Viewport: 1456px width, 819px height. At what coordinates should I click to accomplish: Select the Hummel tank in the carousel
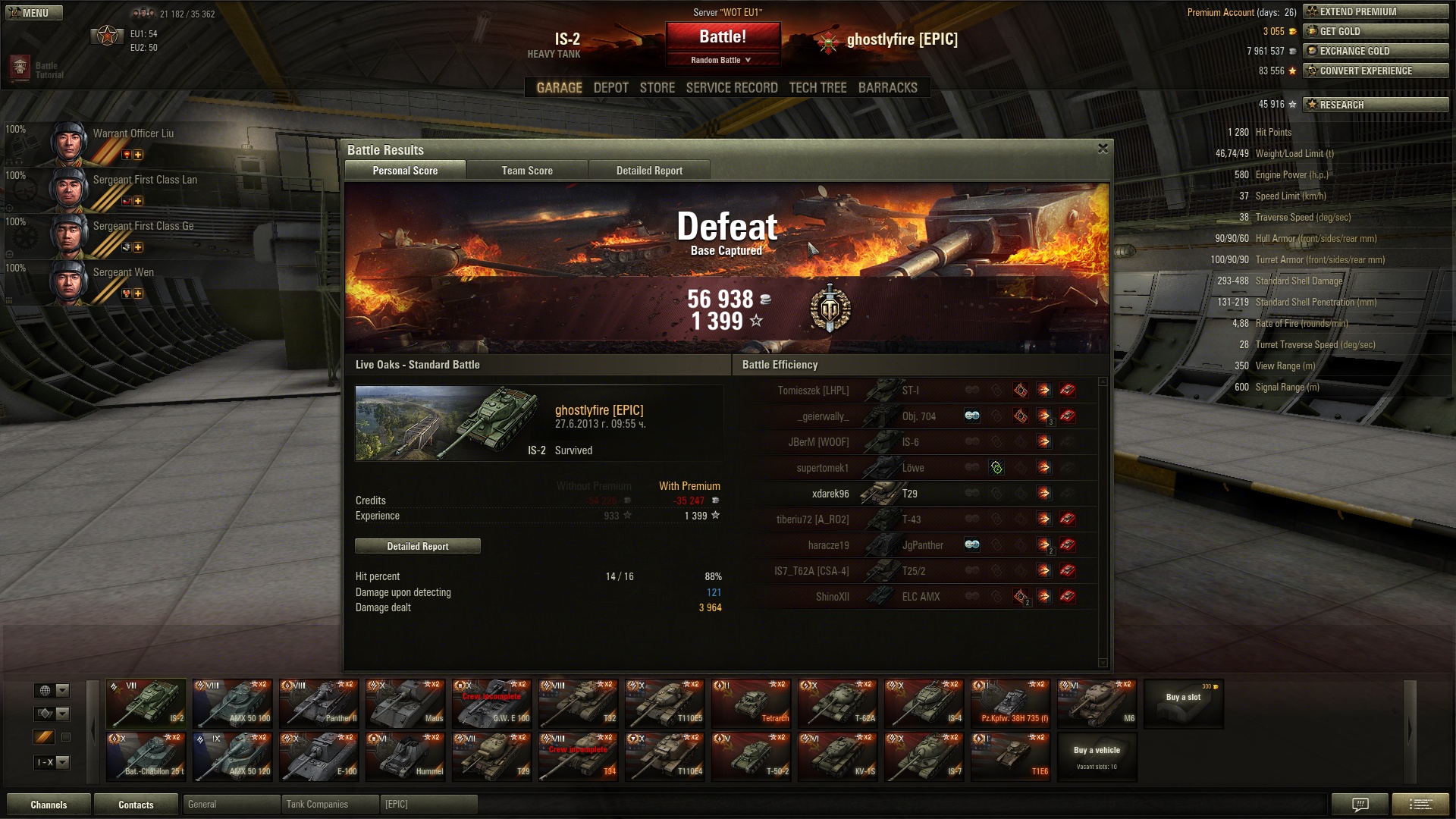coord(405,757)
